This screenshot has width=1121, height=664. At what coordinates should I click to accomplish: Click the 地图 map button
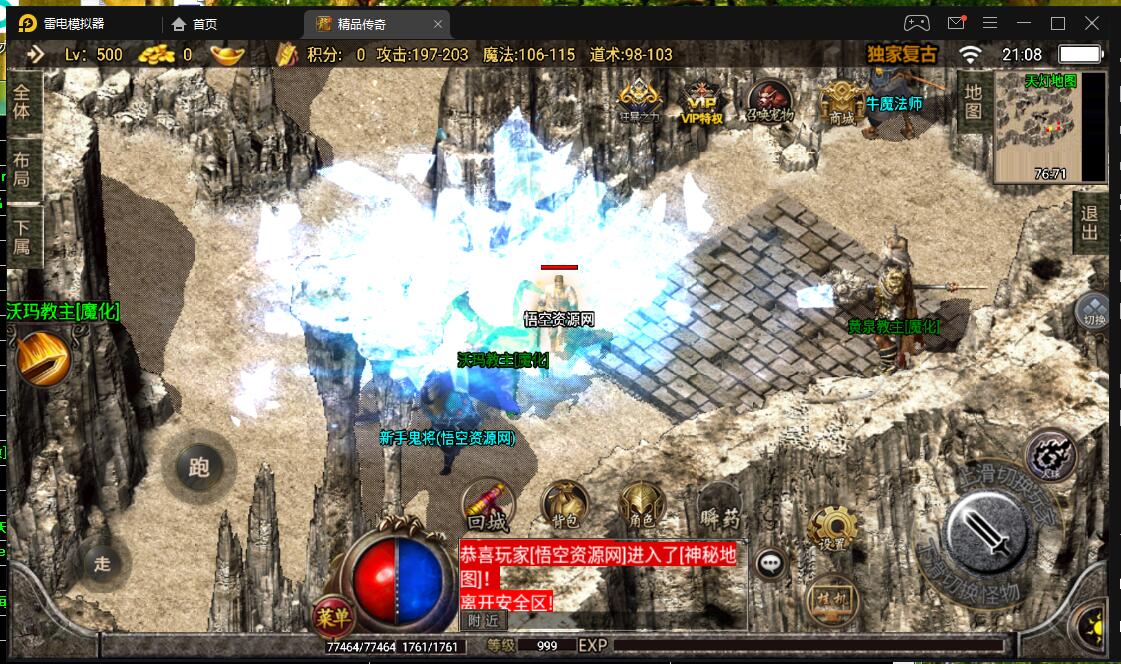(973, 101)
